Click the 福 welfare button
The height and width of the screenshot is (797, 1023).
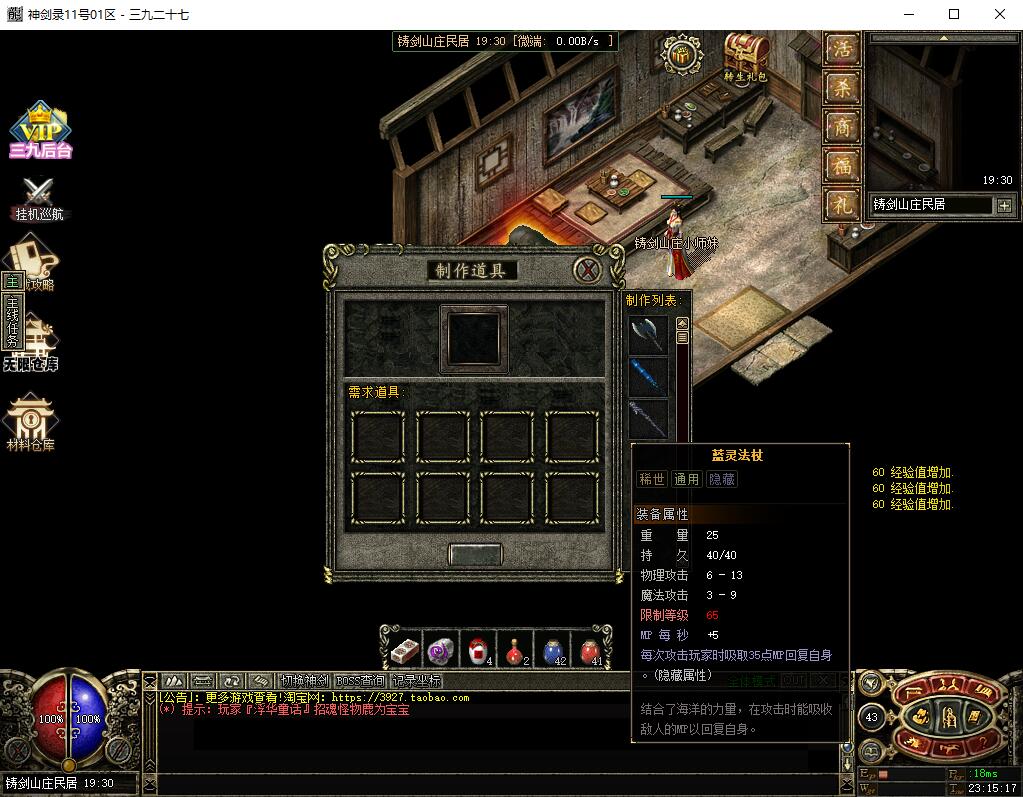tap(842, 165)
